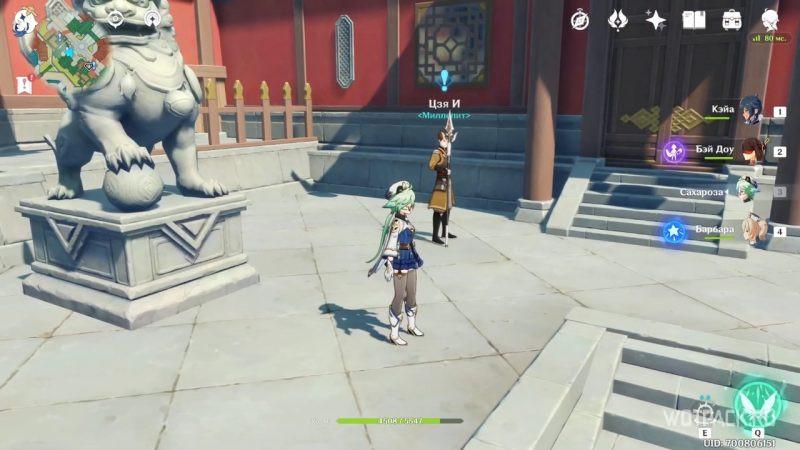Open the quest journal bookmark icon
The image size is (800, 450).
pos(24,85)
